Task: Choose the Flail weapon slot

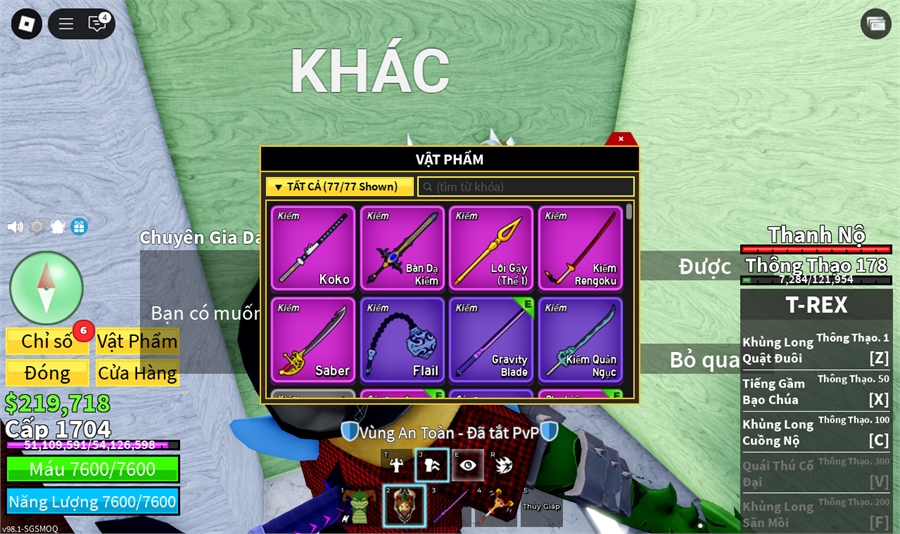Action: 403,339
